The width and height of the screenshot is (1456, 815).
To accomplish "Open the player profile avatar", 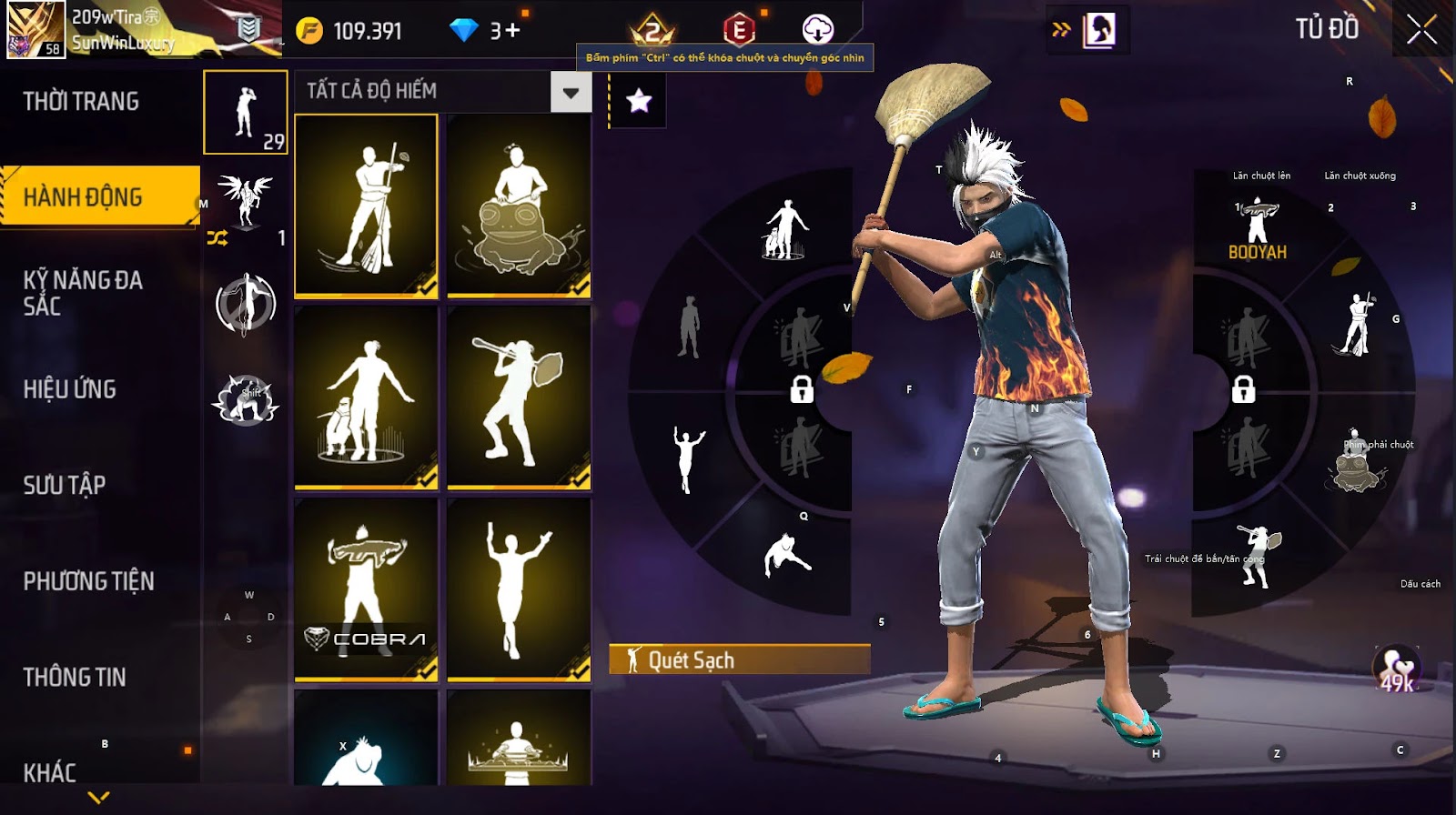I will pos(36,29).
